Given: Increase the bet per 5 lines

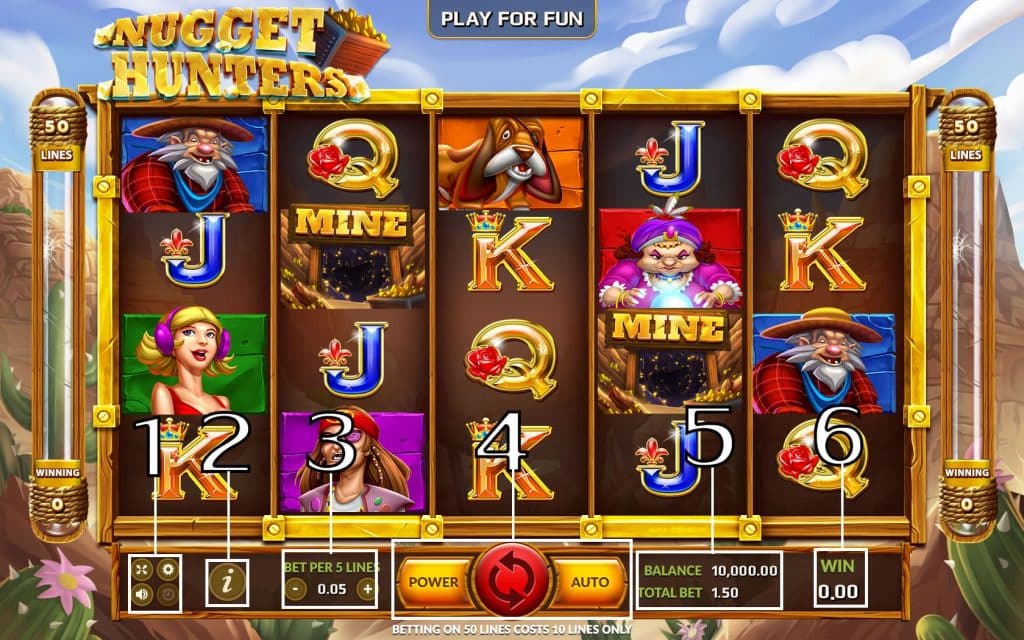Looking at the screenshot, I should tap(367, 589).
